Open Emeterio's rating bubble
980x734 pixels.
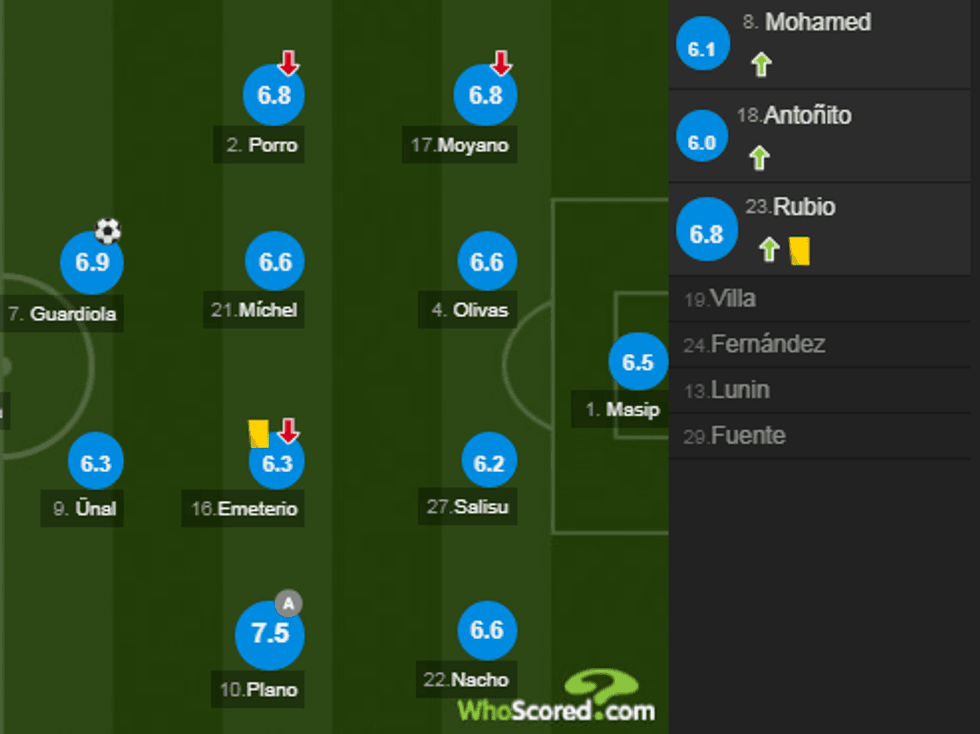tap(276, 462)
